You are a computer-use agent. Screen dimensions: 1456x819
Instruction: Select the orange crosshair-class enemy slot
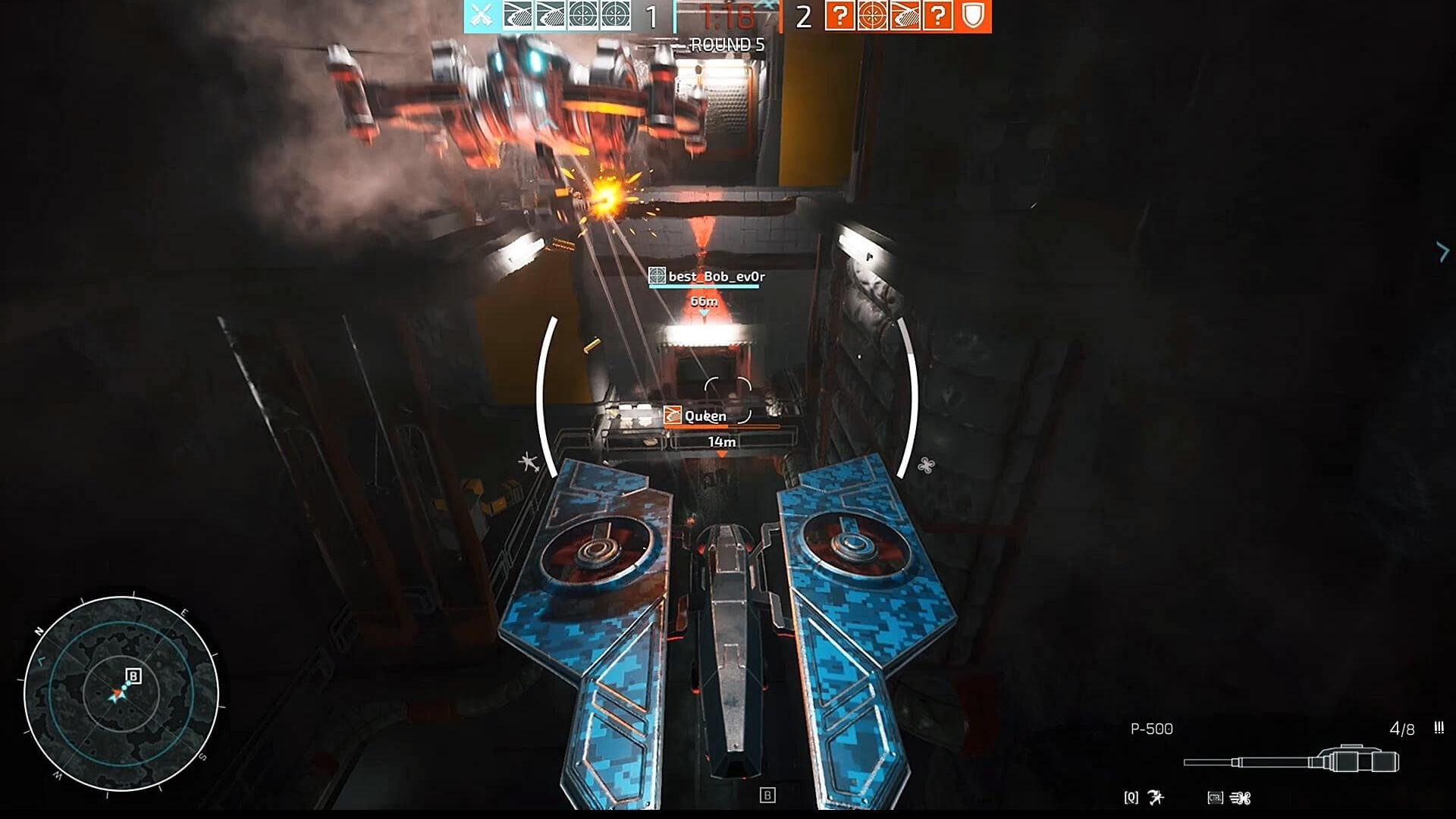coord(872,15)
